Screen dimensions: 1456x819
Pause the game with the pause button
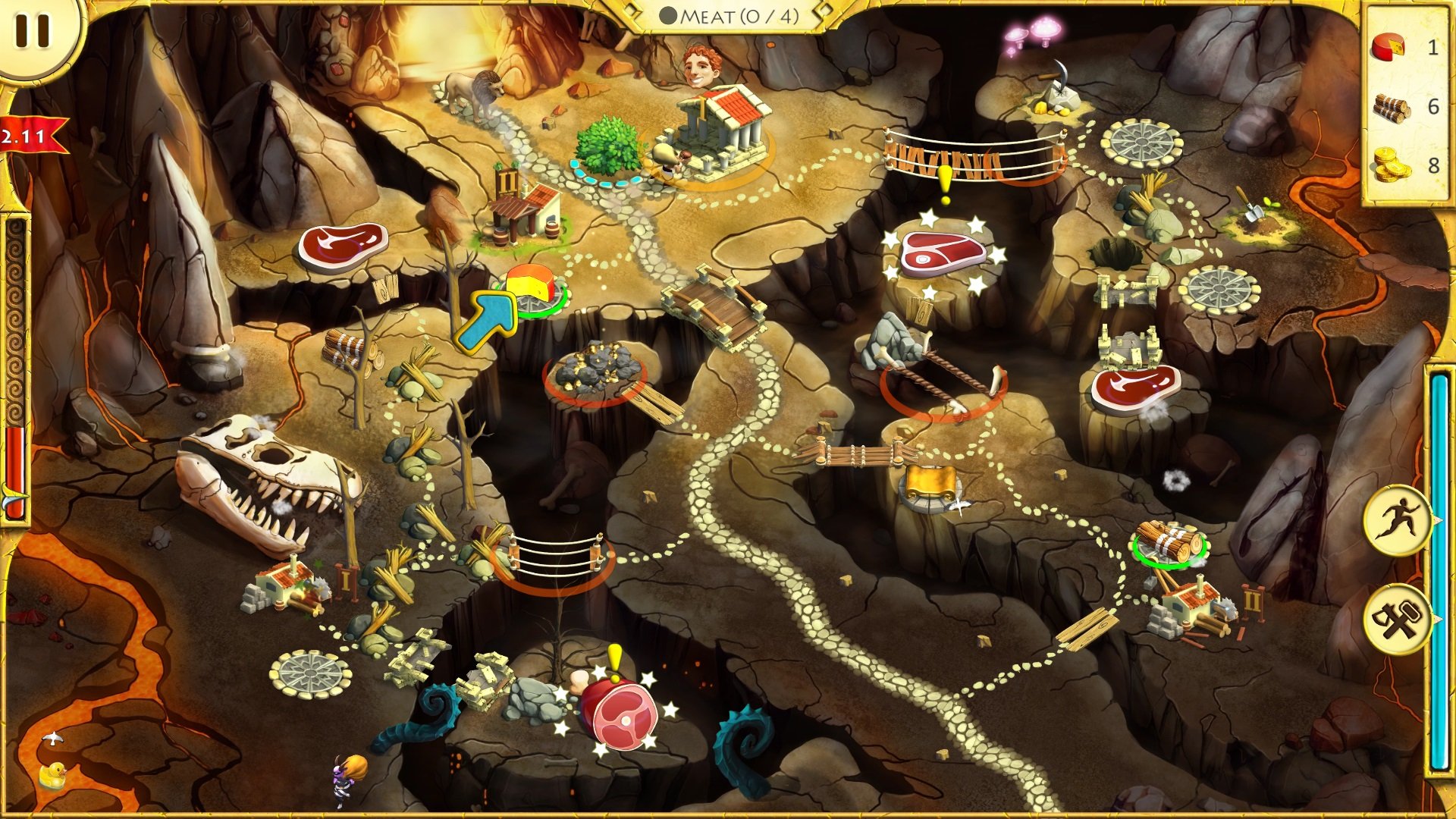coord(32,30)
